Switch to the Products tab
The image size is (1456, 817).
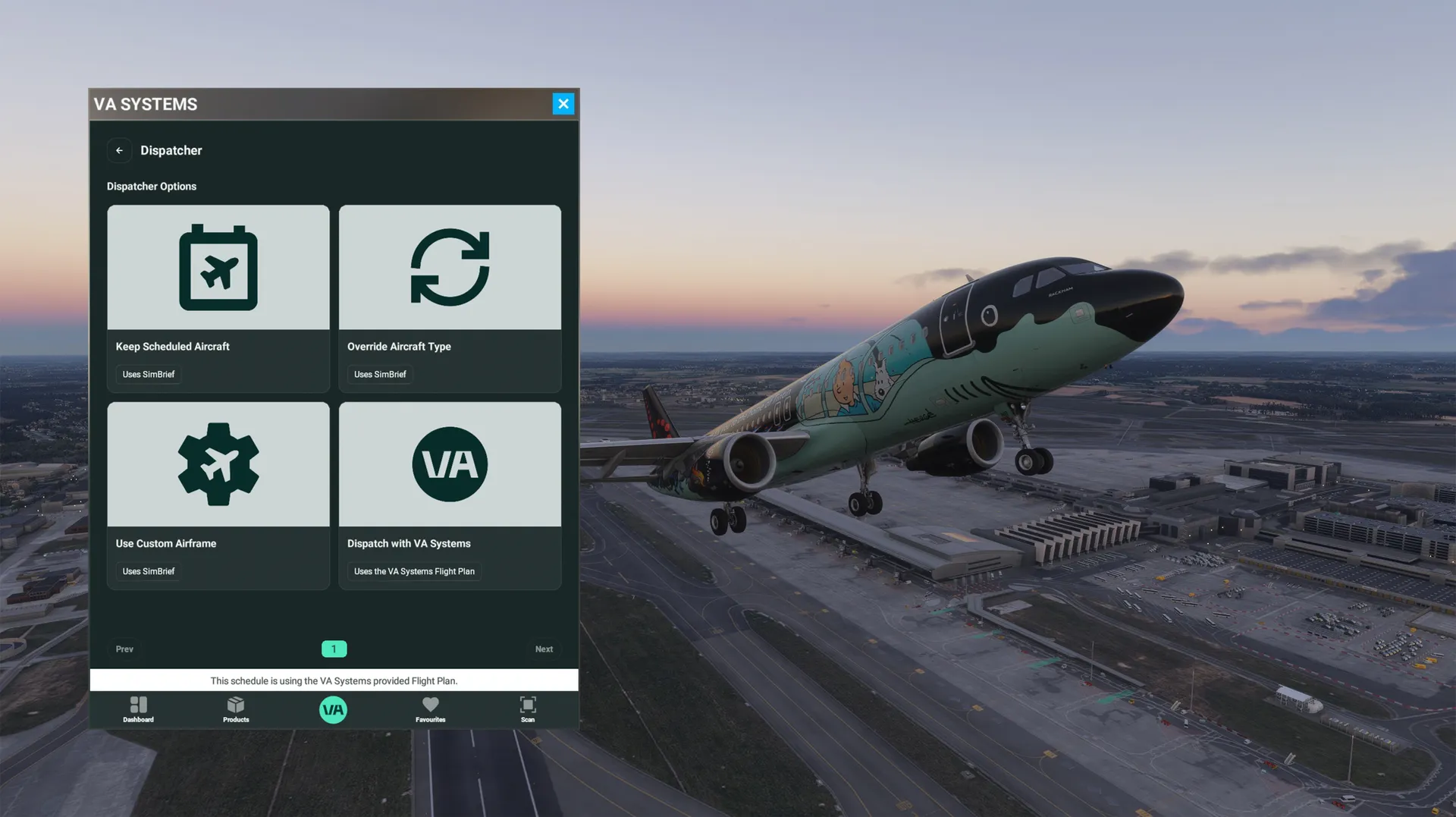tap(236, 709)
